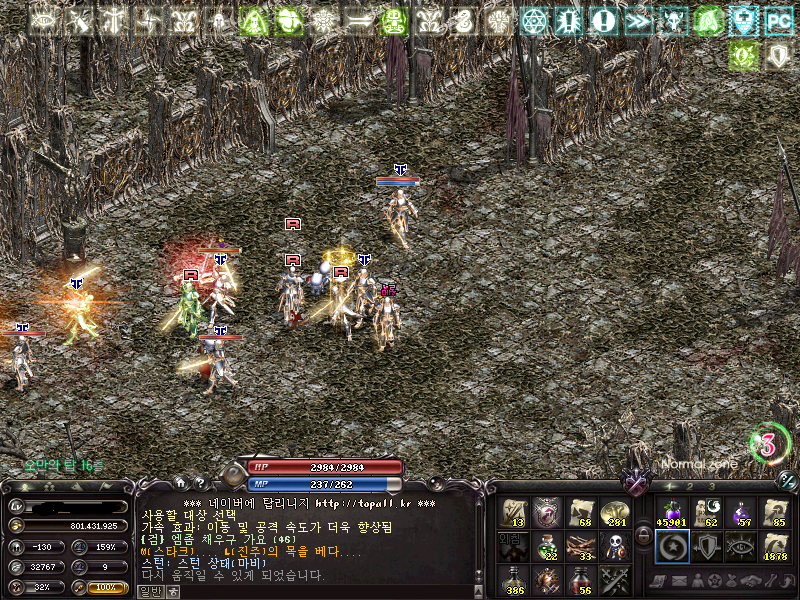Select the bundle of sticks item slot

581,546
